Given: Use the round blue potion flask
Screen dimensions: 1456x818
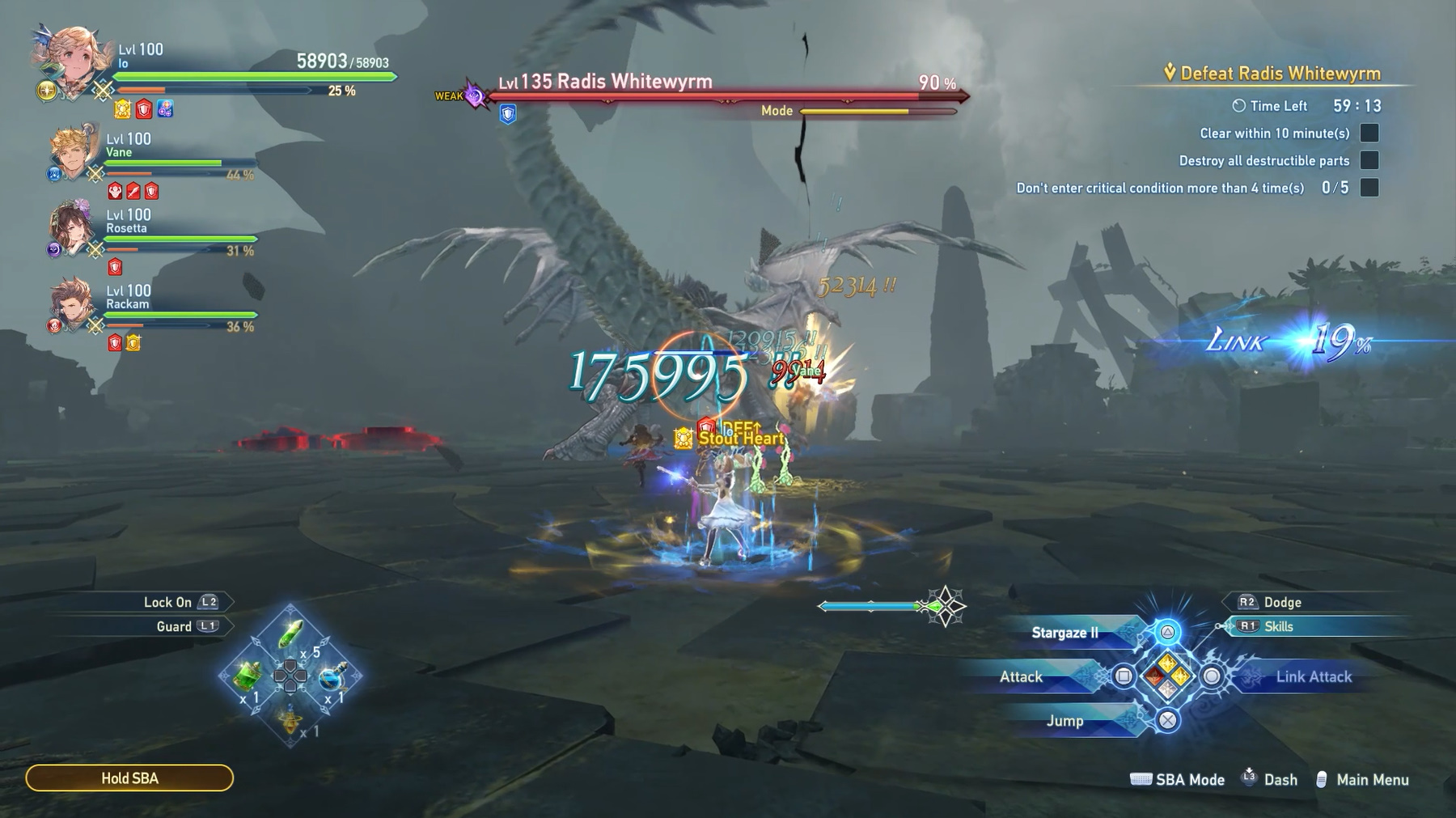Looking at the screenshot, I should (x=332, y=678).
